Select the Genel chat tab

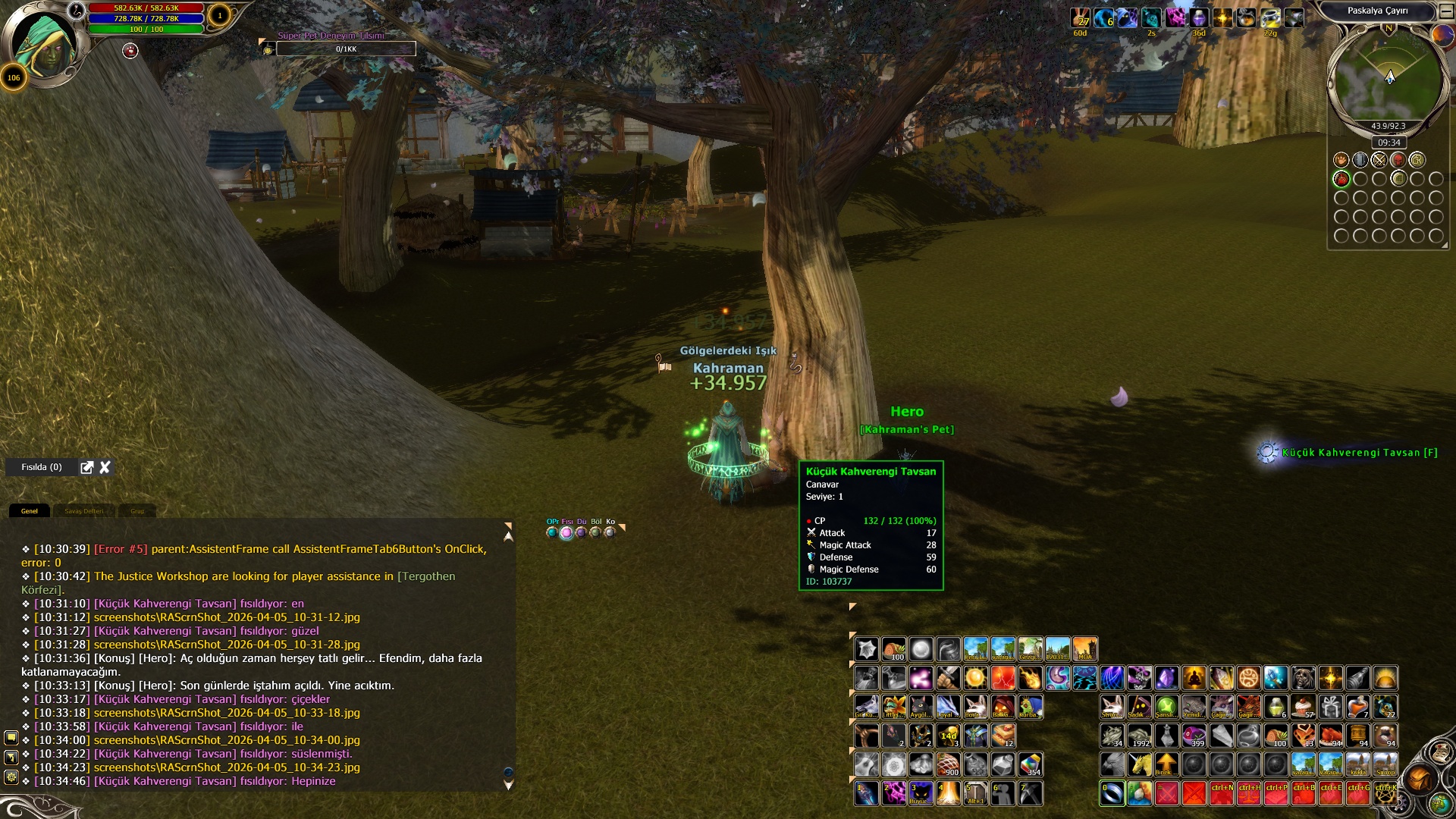click(30, 511)
